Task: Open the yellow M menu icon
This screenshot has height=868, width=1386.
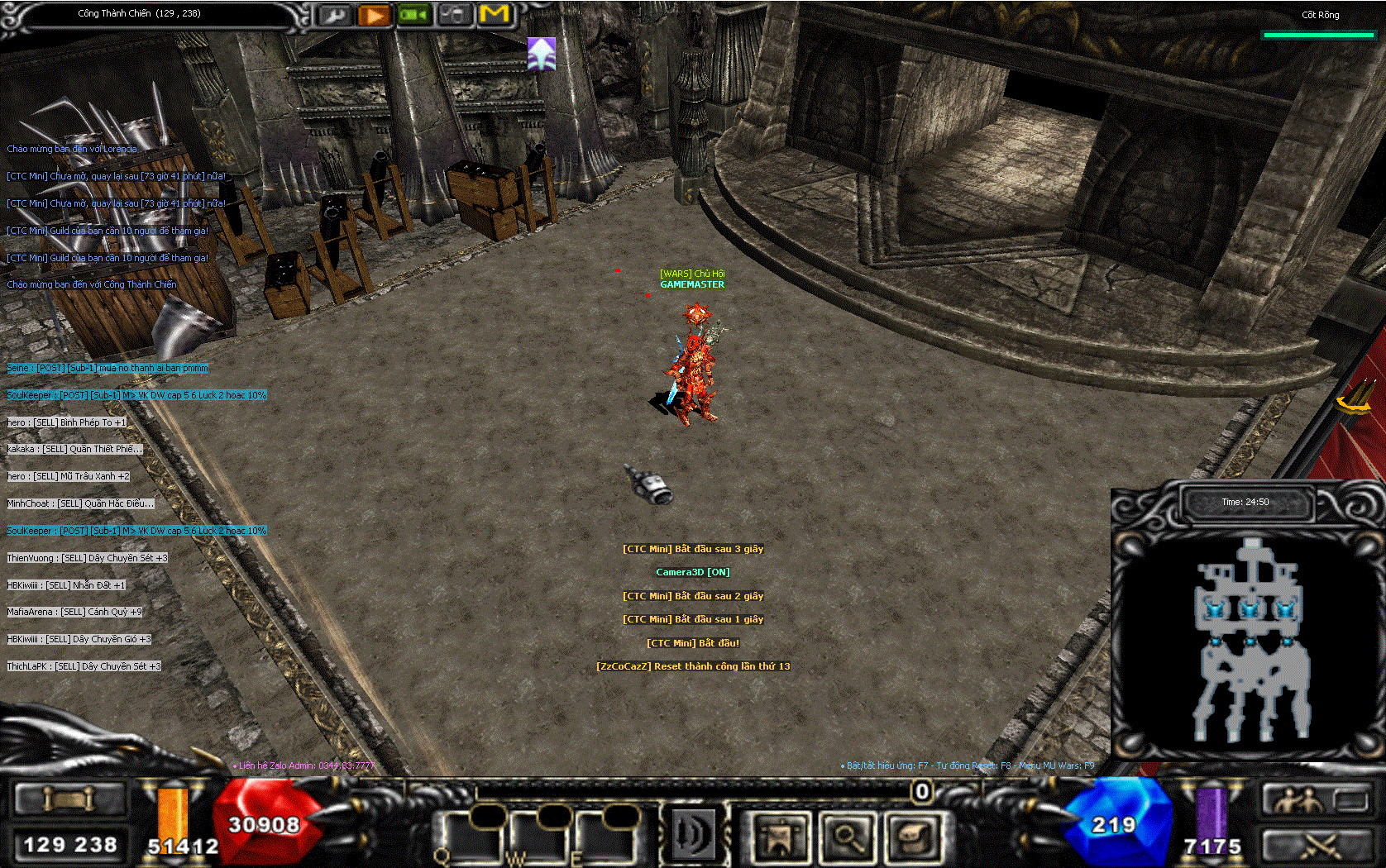Action: tap(496, 15)
